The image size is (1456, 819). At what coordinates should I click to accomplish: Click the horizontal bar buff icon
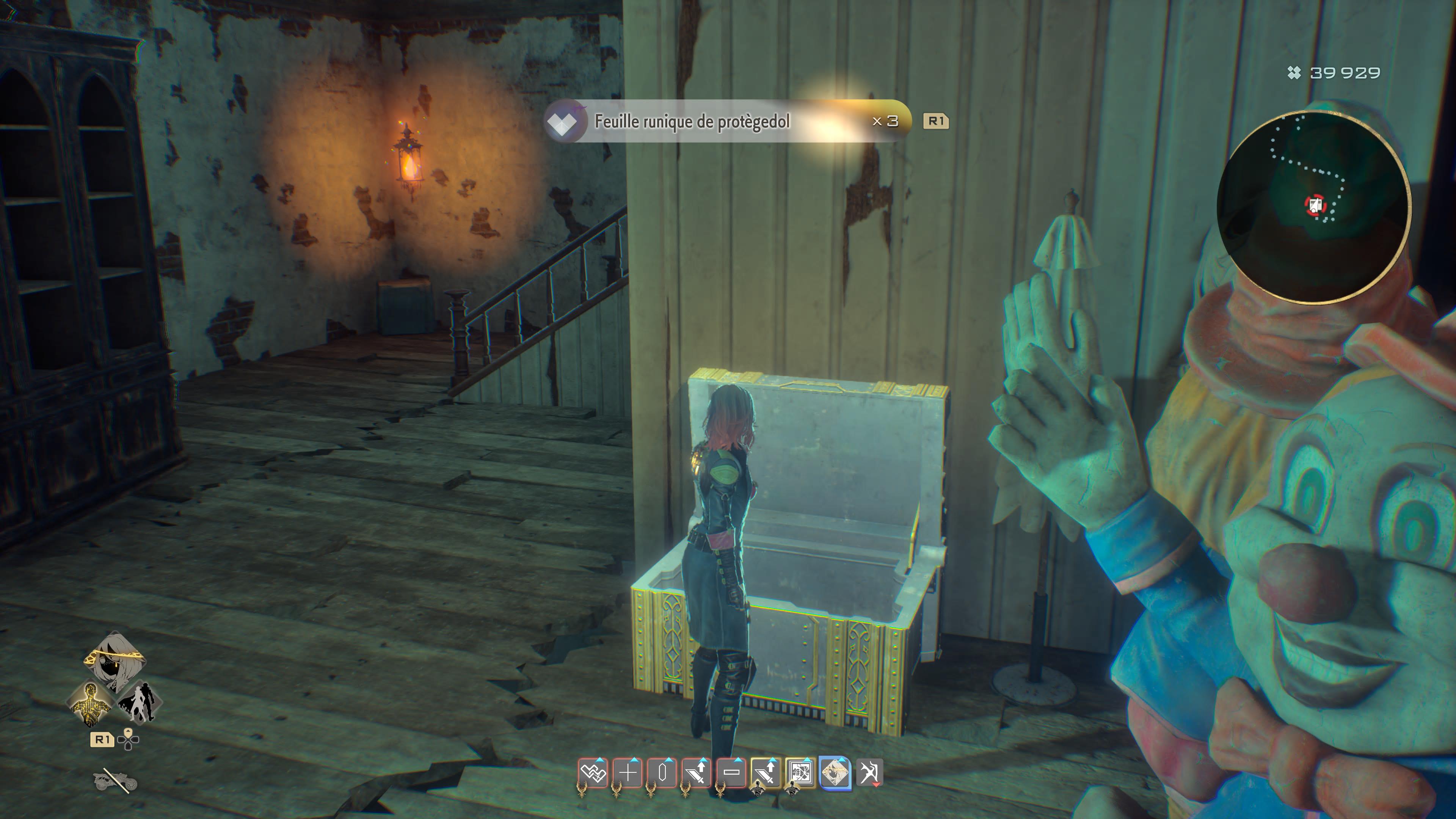click(x=731, y=773)
